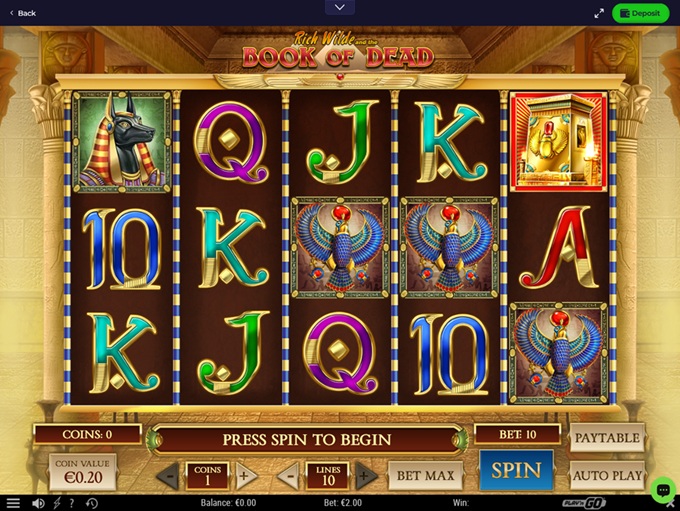Expand the top dropdown chevron
Screen dimensions: 680x511
coord(339,7)
